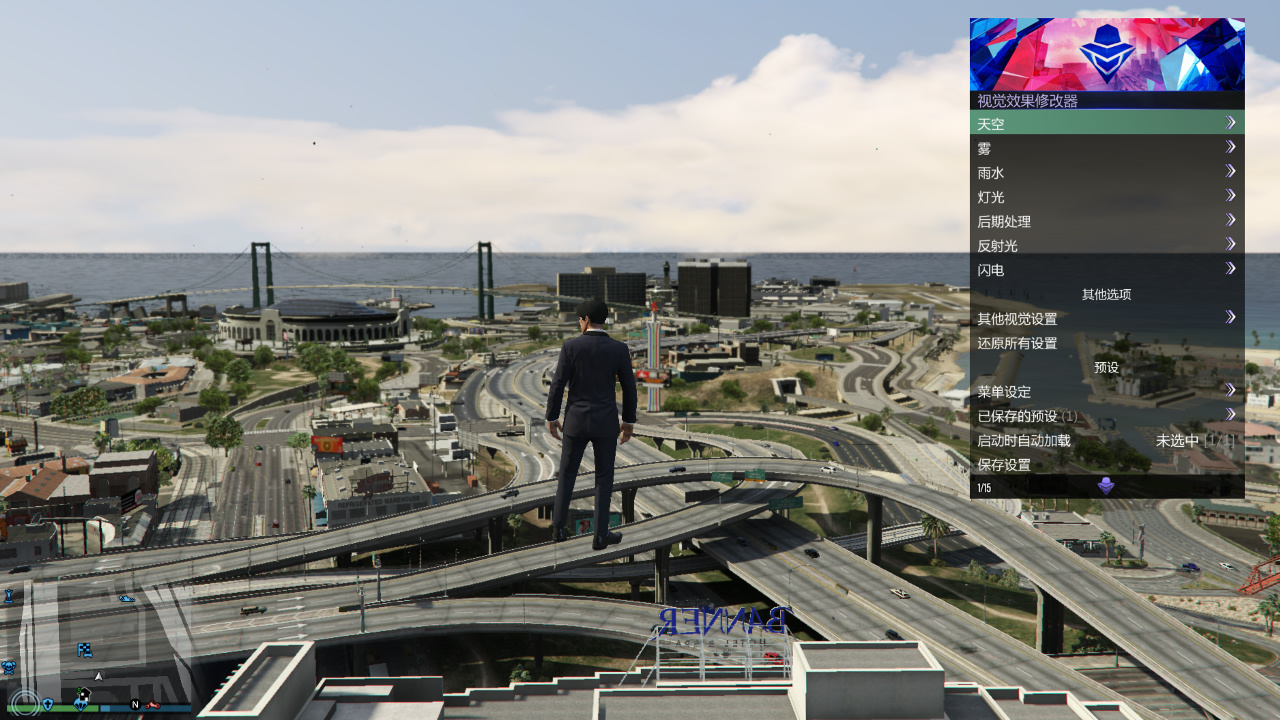Show the 已保存的预设 saved presets

tap(1106, 416)
